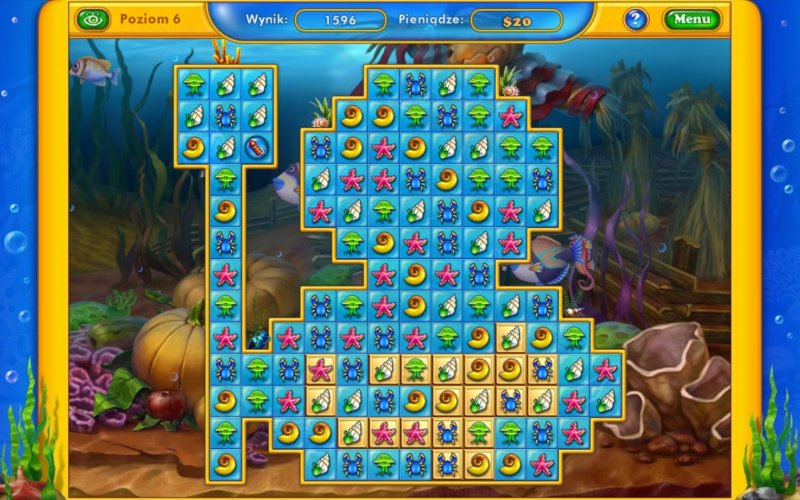Click the blue question mark help button
The height and width of the screenshot is (500, 800).
click(636, 19)
